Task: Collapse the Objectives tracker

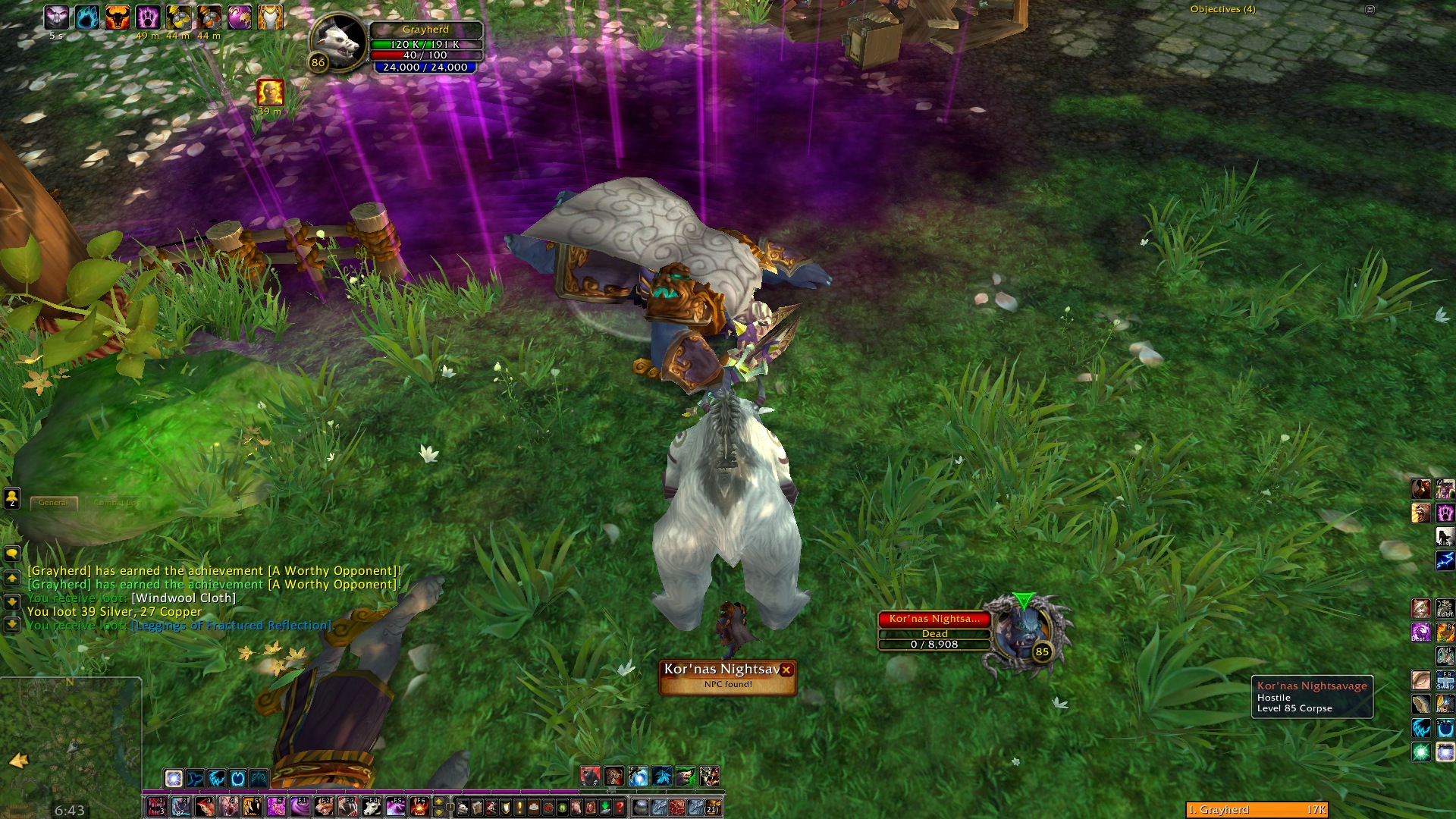Action: click(1370, 10)
